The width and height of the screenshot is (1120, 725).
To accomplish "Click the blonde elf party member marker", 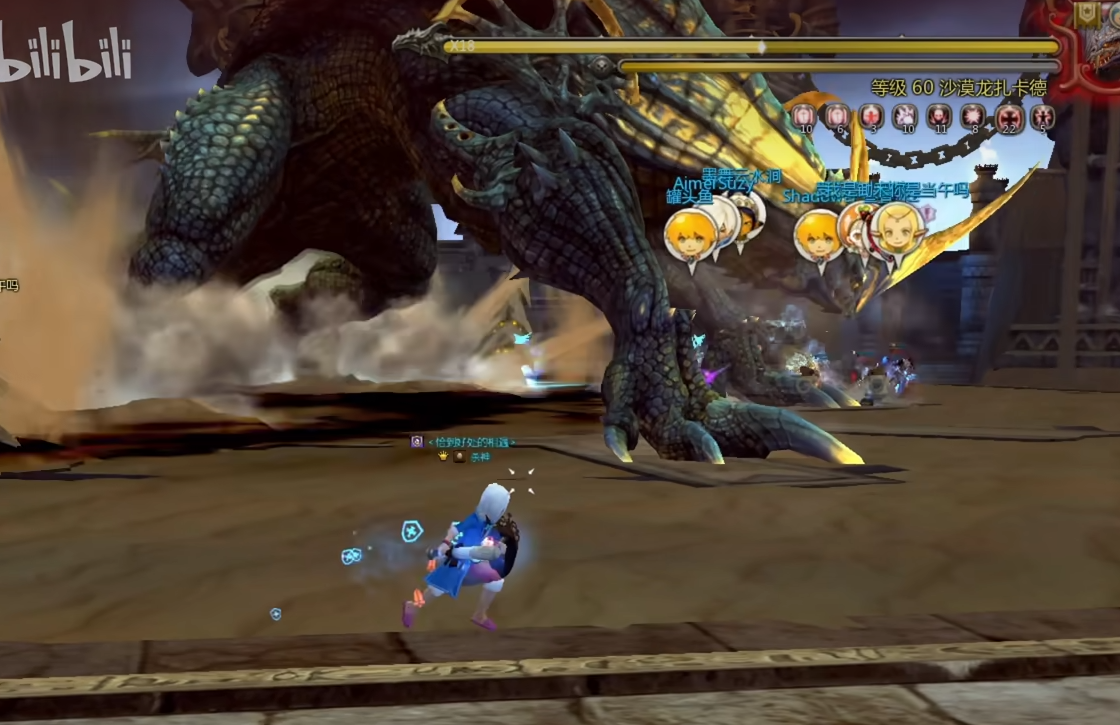I will tap(896, 230).
